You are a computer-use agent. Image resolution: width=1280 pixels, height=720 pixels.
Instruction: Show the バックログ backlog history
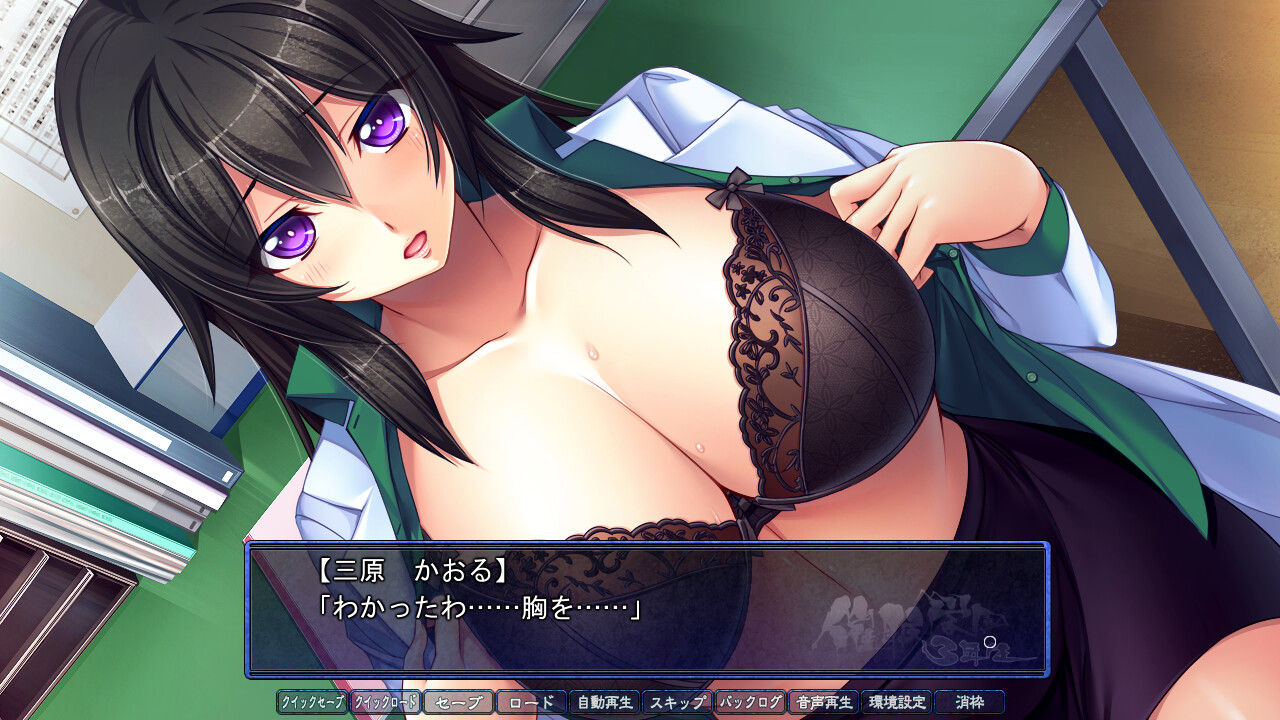coord(750,702)
